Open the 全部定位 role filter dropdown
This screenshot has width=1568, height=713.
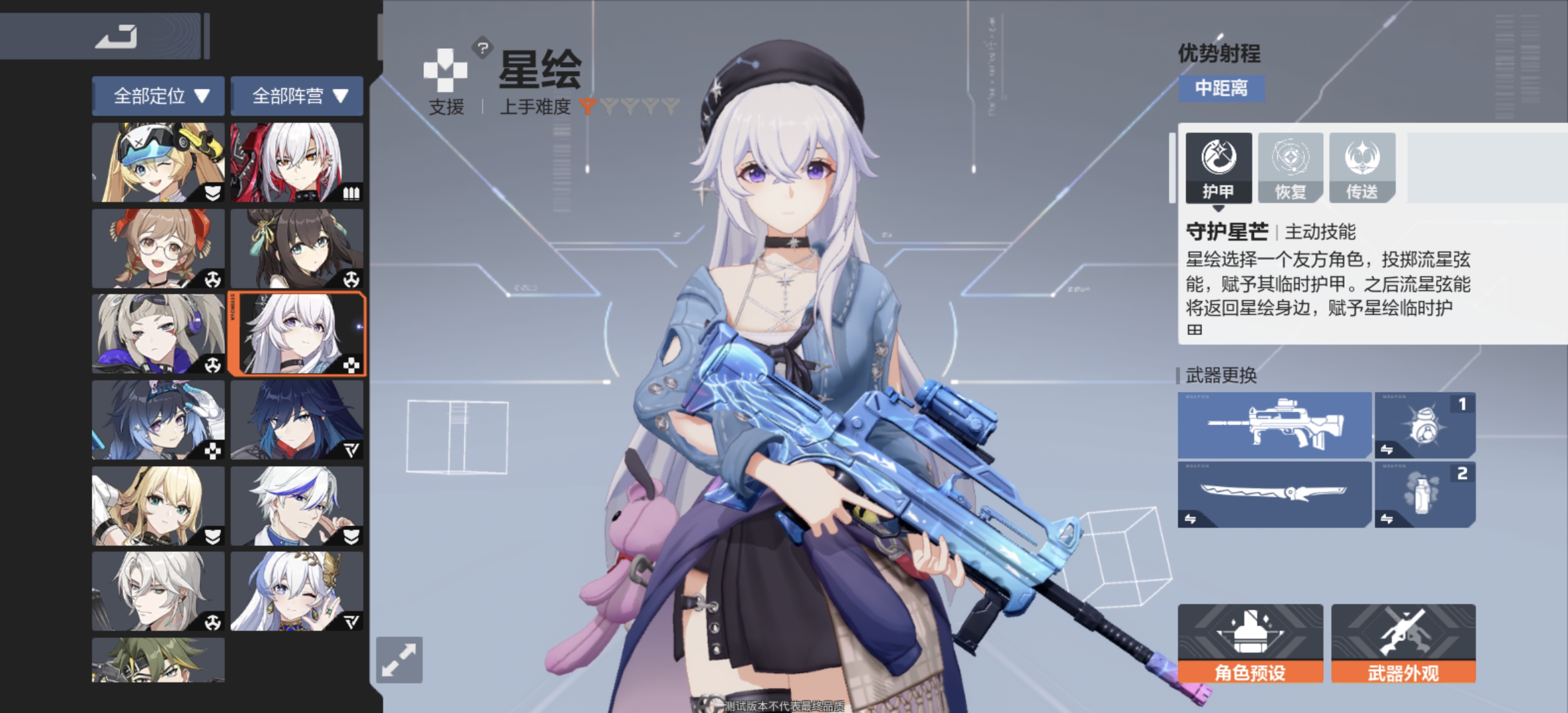tap(158, 96)
